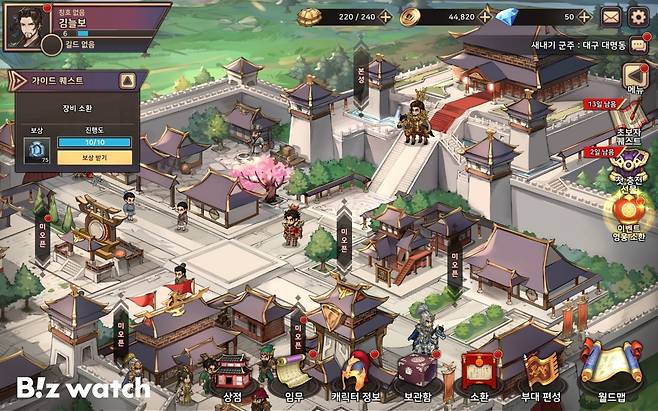Open the summon menu (소환)
Image resolution: width=658 pixels, height=411 pixels.
click(x=478, y=374)
